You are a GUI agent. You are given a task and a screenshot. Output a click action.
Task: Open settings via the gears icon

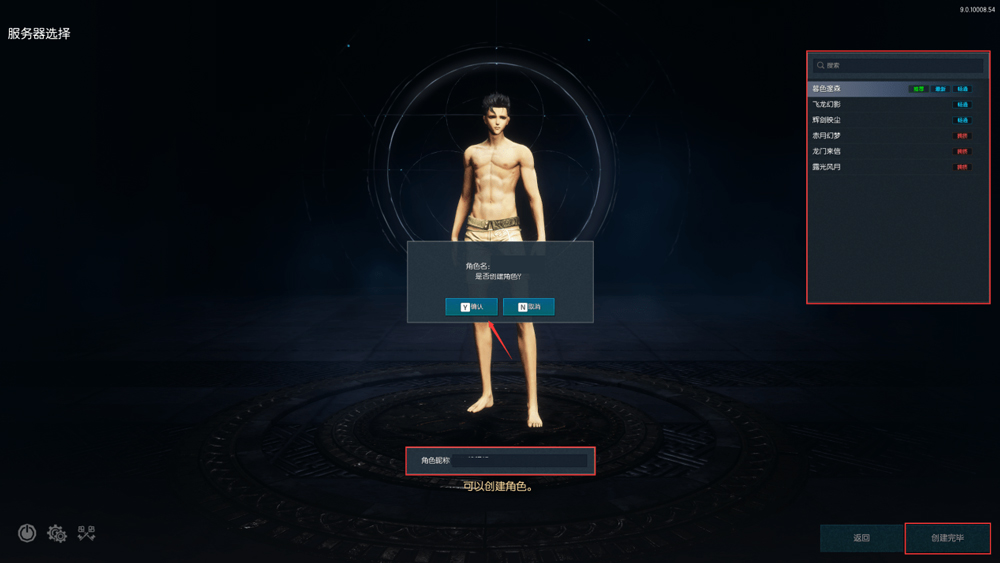pos(57,534)
